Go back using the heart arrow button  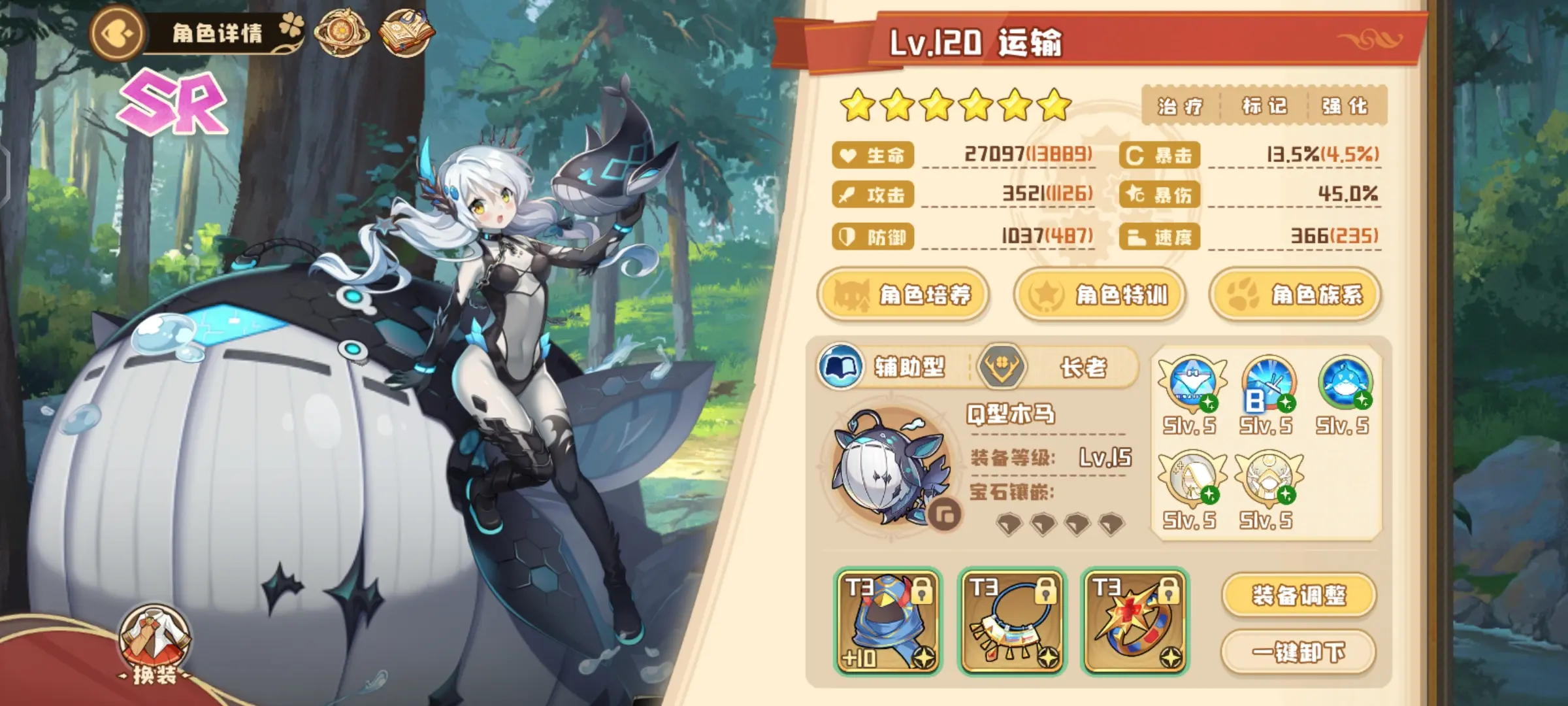pos(118,33)
